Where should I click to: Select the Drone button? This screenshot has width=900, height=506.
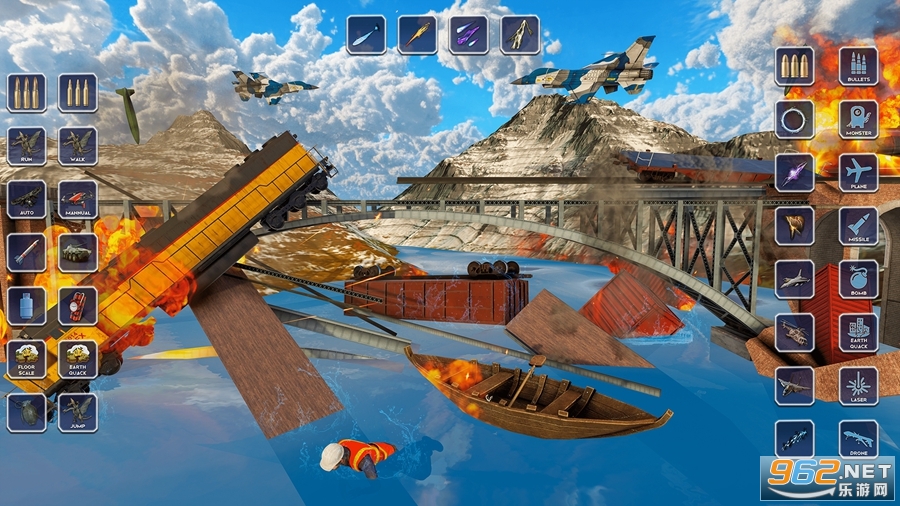click(x=858, y=439)
